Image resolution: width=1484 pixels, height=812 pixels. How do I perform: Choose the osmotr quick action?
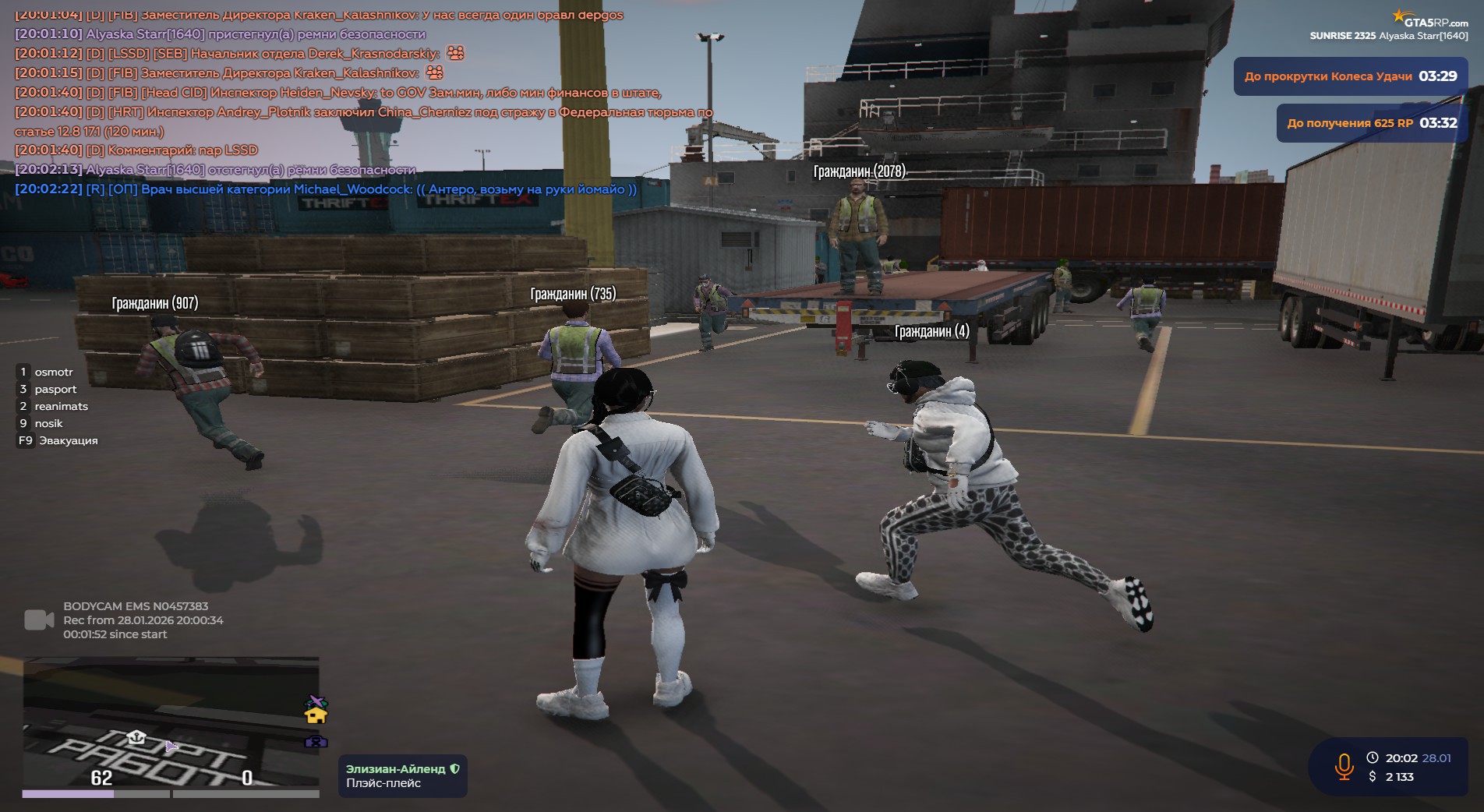point(53,372)
